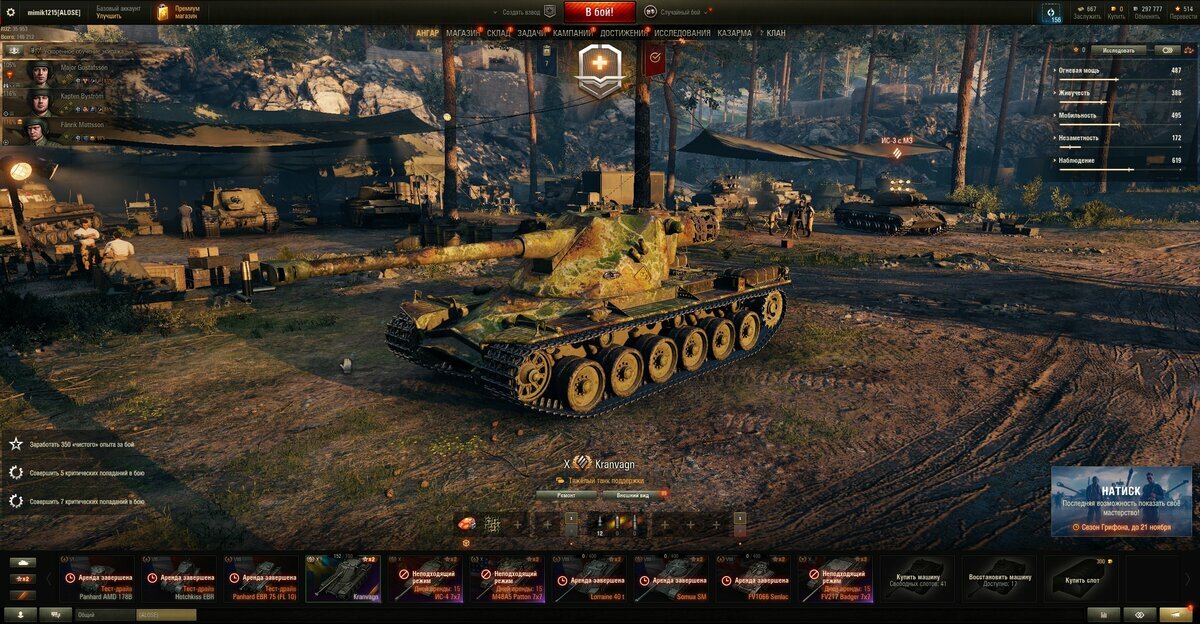Start the battle with the red «В бой!» button
This screenshot has width=1200, height=624.
coord(600,12)
